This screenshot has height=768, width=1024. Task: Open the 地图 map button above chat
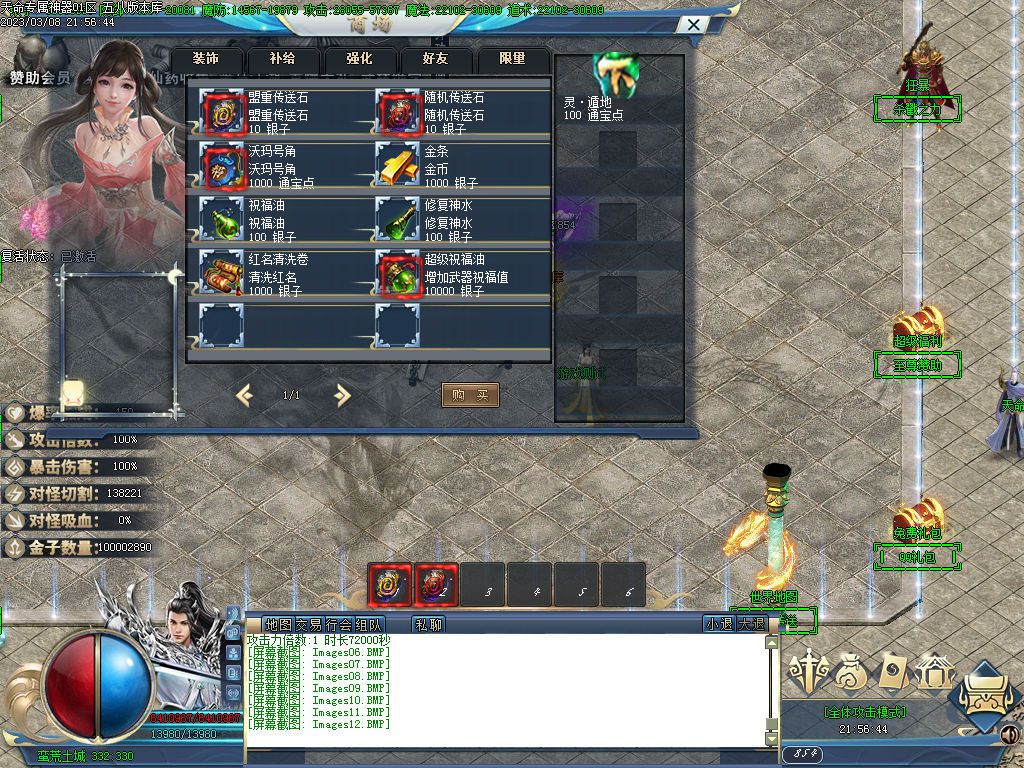[x=278, y=624]
